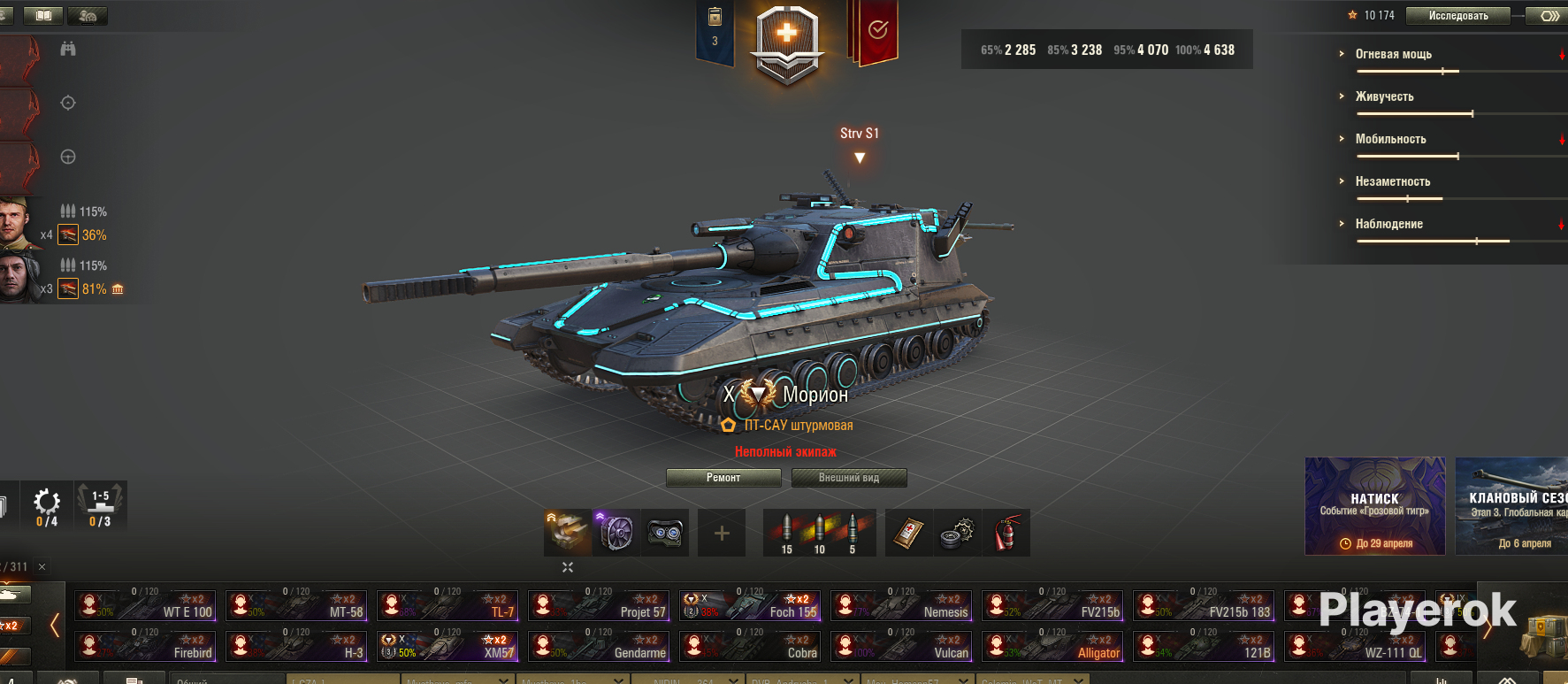Select the Projet 57 tank tile
Image resolution: width=1568 pixels, height=684 pixels.
[x=599, y=605]
